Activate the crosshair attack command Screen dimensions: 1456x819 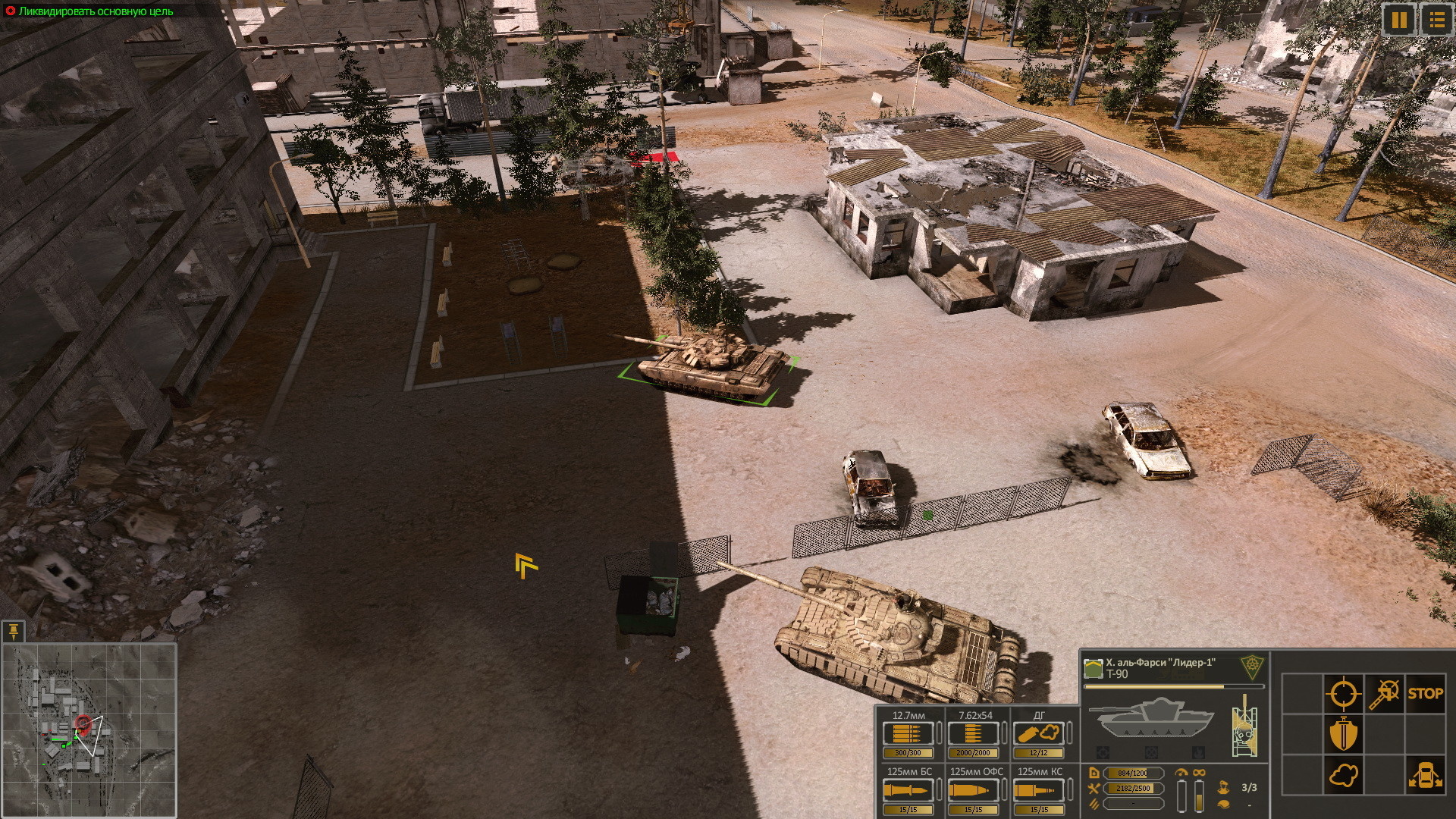click(x=1342, y=693)
